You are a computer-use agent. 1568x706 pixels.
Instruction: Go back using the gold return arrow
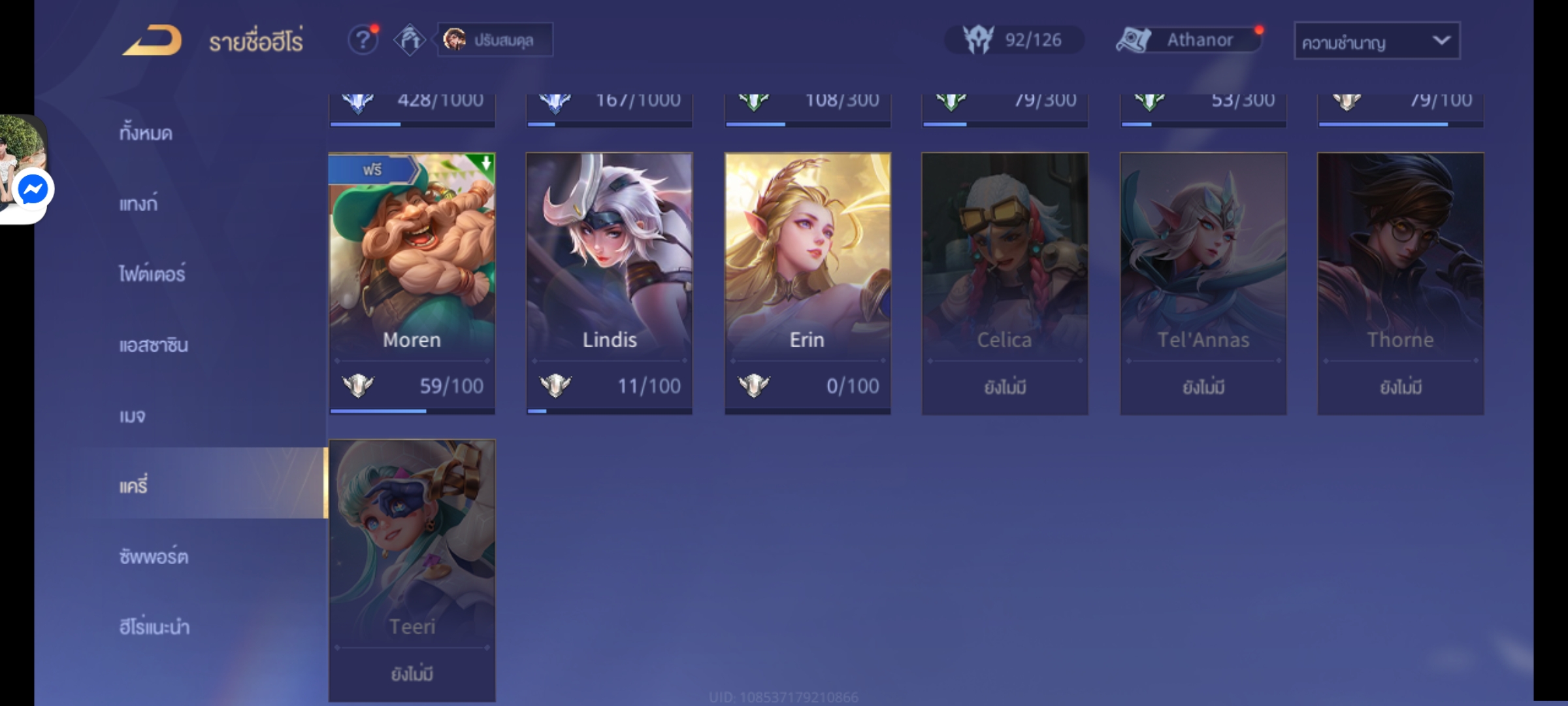pyautogui.click(x=153, y=41)
